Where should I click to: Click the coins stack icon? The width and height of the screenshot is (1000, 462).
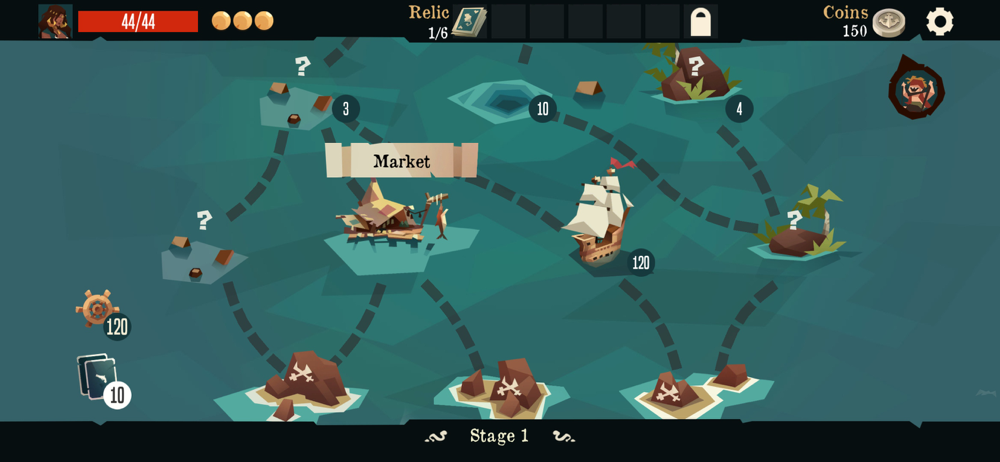(x=888, y=22)
